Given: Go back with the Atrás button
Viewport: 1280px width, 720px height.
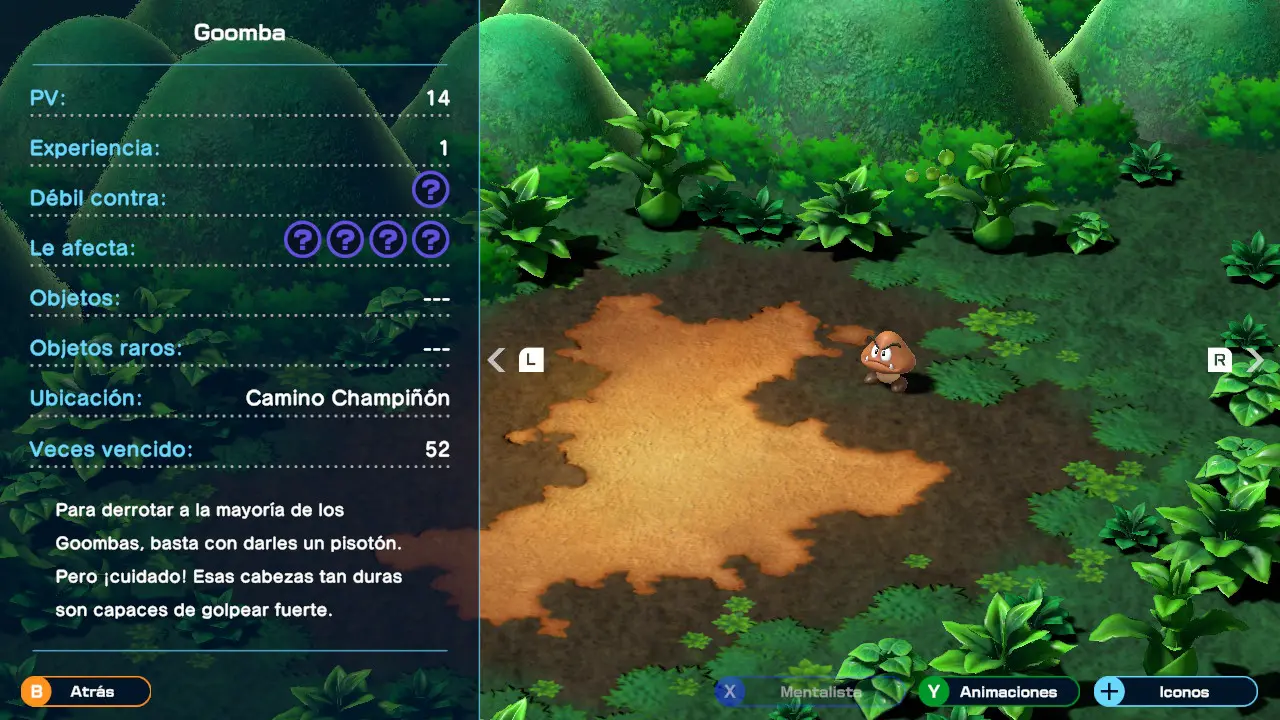Looking at the screenshot, I should pos(86,691).
